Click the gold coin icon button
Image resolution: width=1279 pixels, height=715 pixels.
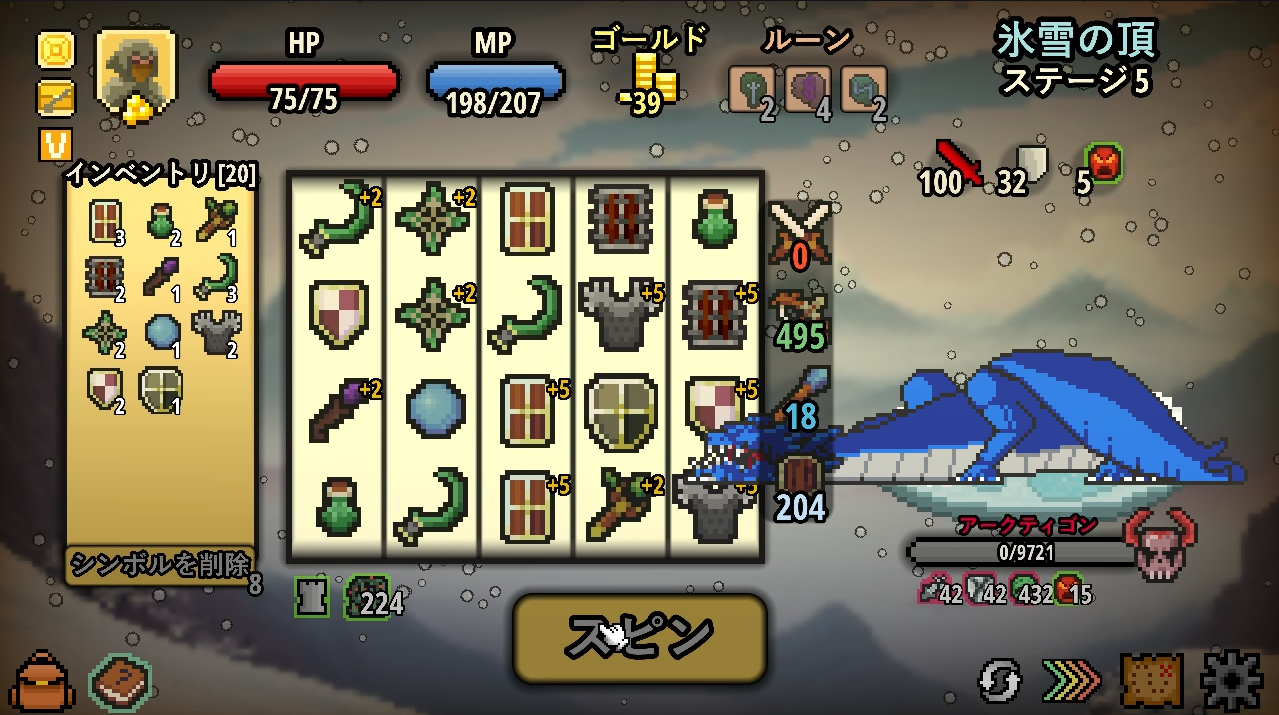55,49
